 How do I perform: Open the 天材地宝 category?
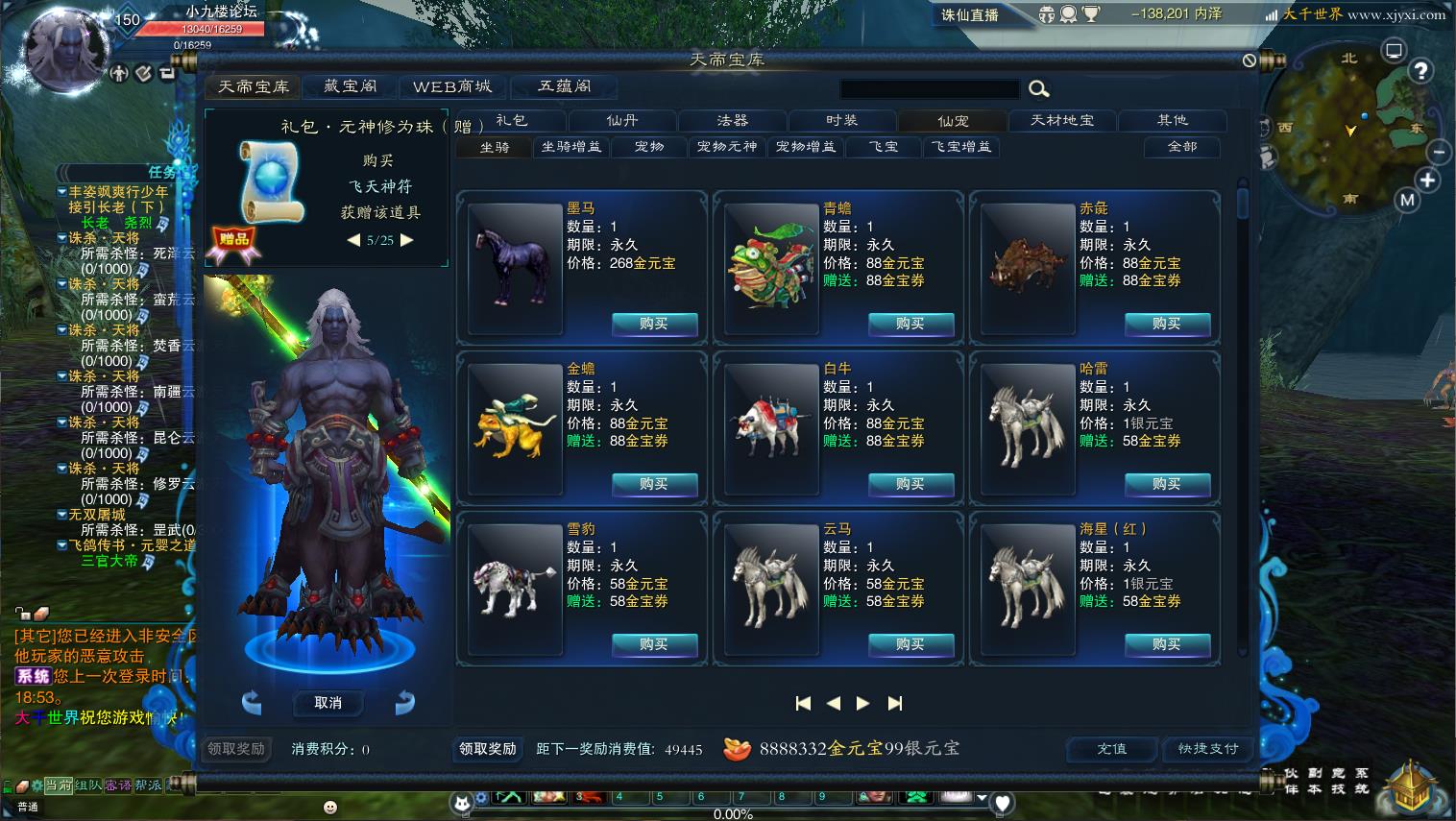pyautogui.click(x=1062, y=120)
